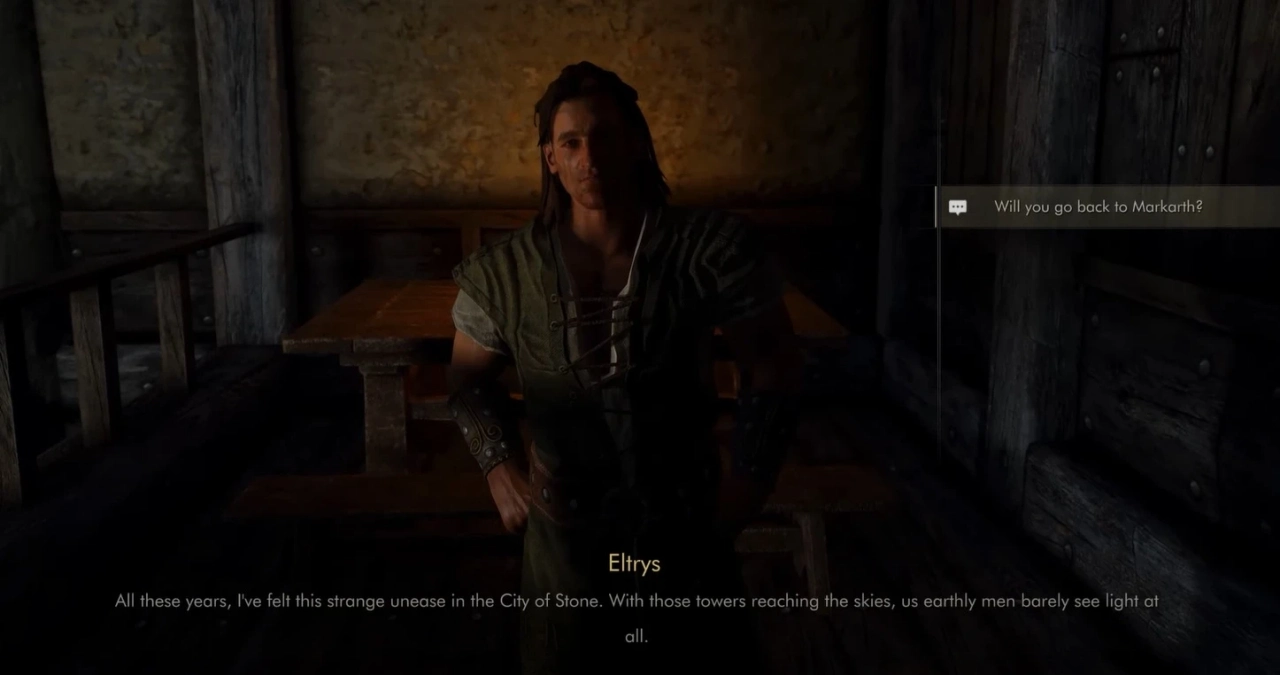
Task: Ask "Will you go back to Markarth?"
Action: click(1097, 207)
